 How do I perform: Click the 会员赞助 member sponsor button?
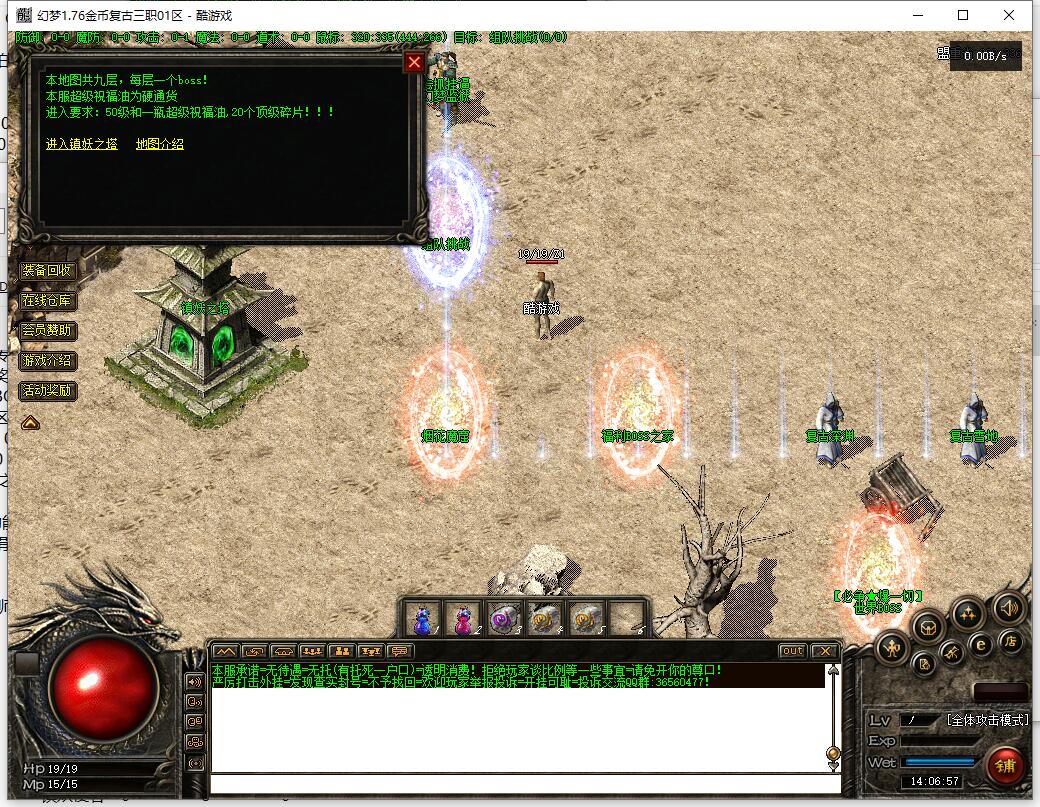coord(47,330)
